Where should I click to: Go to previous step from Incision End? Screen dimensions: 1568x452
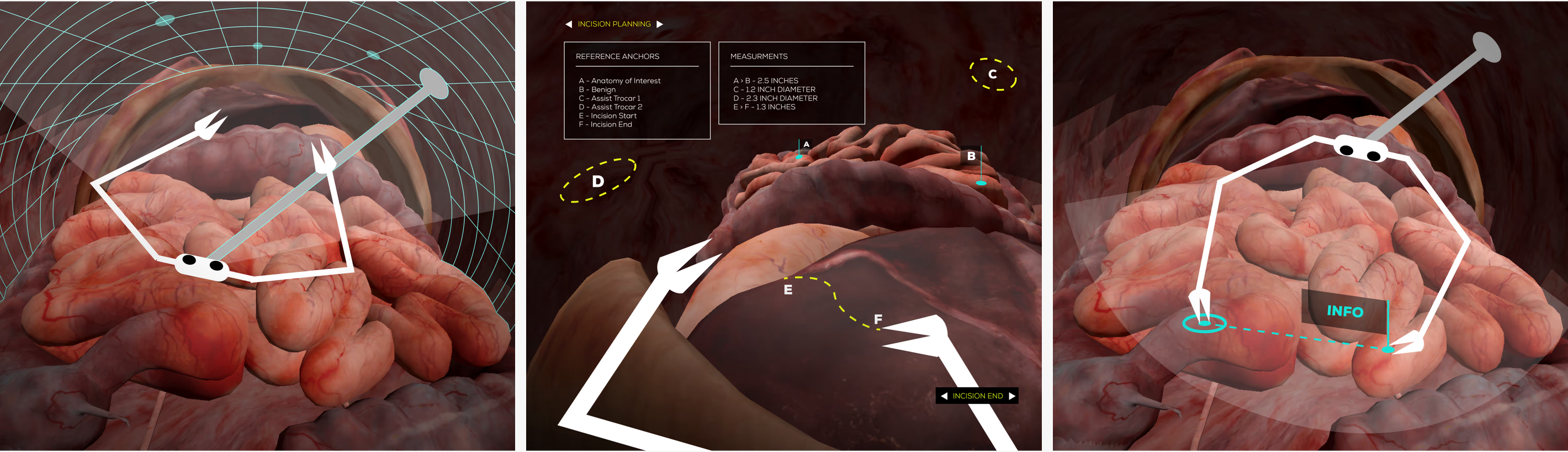(x=944, y=396)
